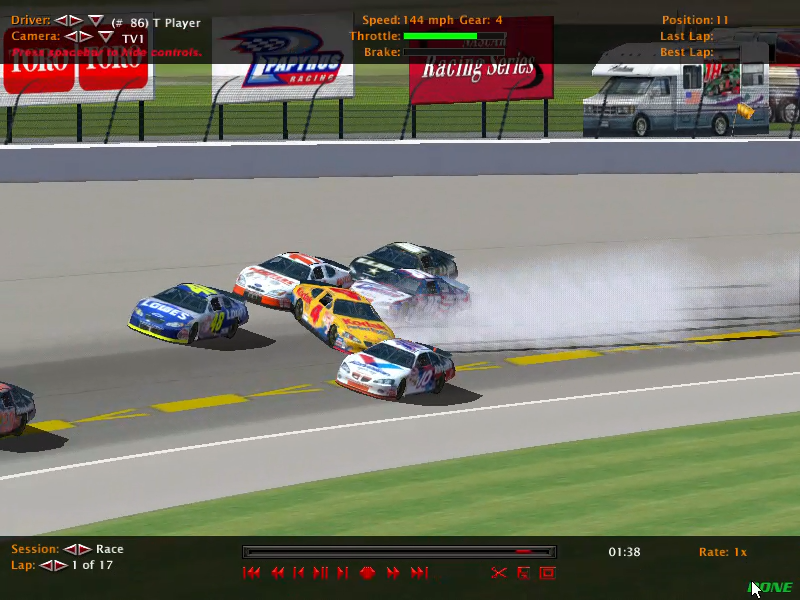Step back to the previous lap
The image size is (800, 600).
[45, 565]
